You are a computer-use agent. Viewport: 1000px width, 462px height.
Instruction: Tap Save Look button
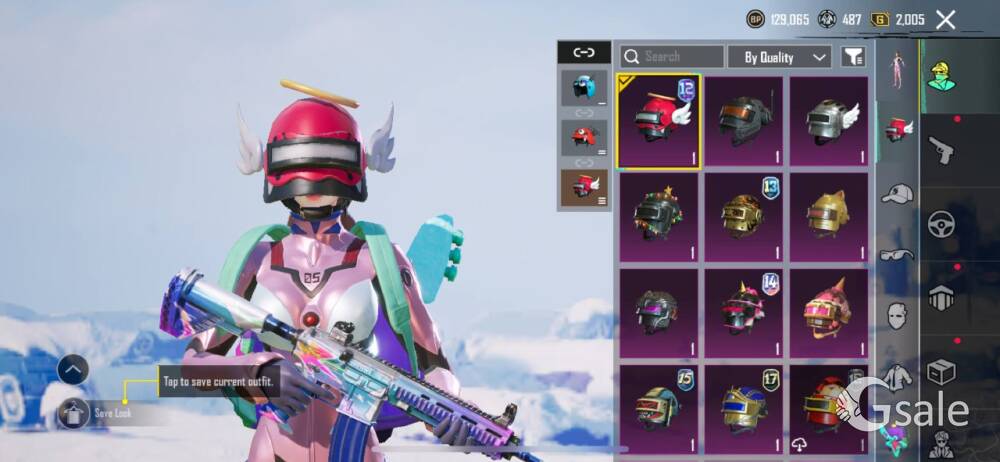pos(100,412)
